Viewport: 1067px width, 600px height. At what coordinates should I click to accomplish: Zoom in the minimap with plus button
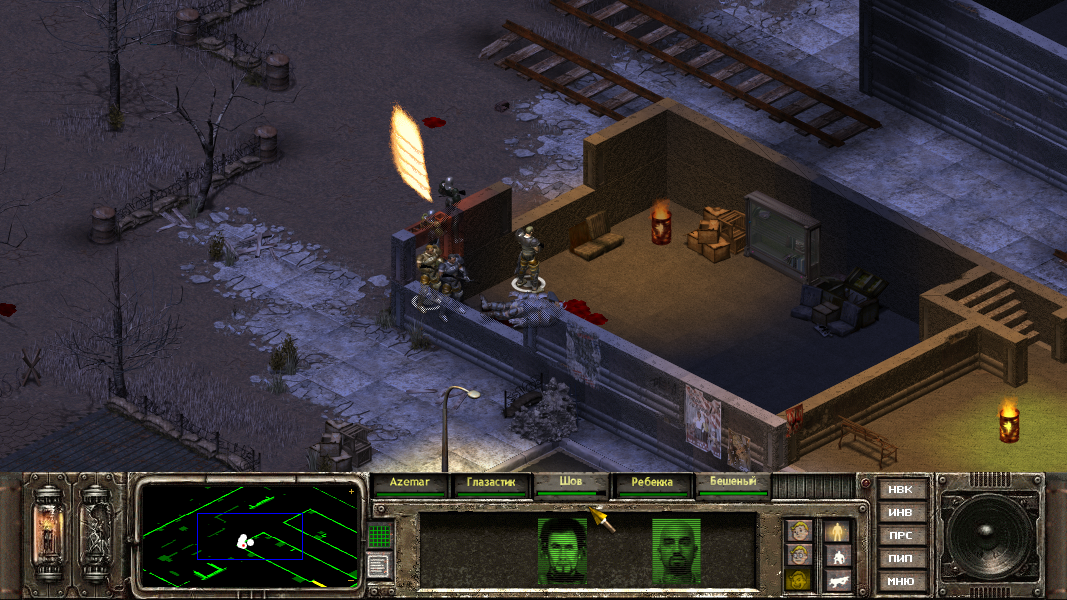point(351,491)
